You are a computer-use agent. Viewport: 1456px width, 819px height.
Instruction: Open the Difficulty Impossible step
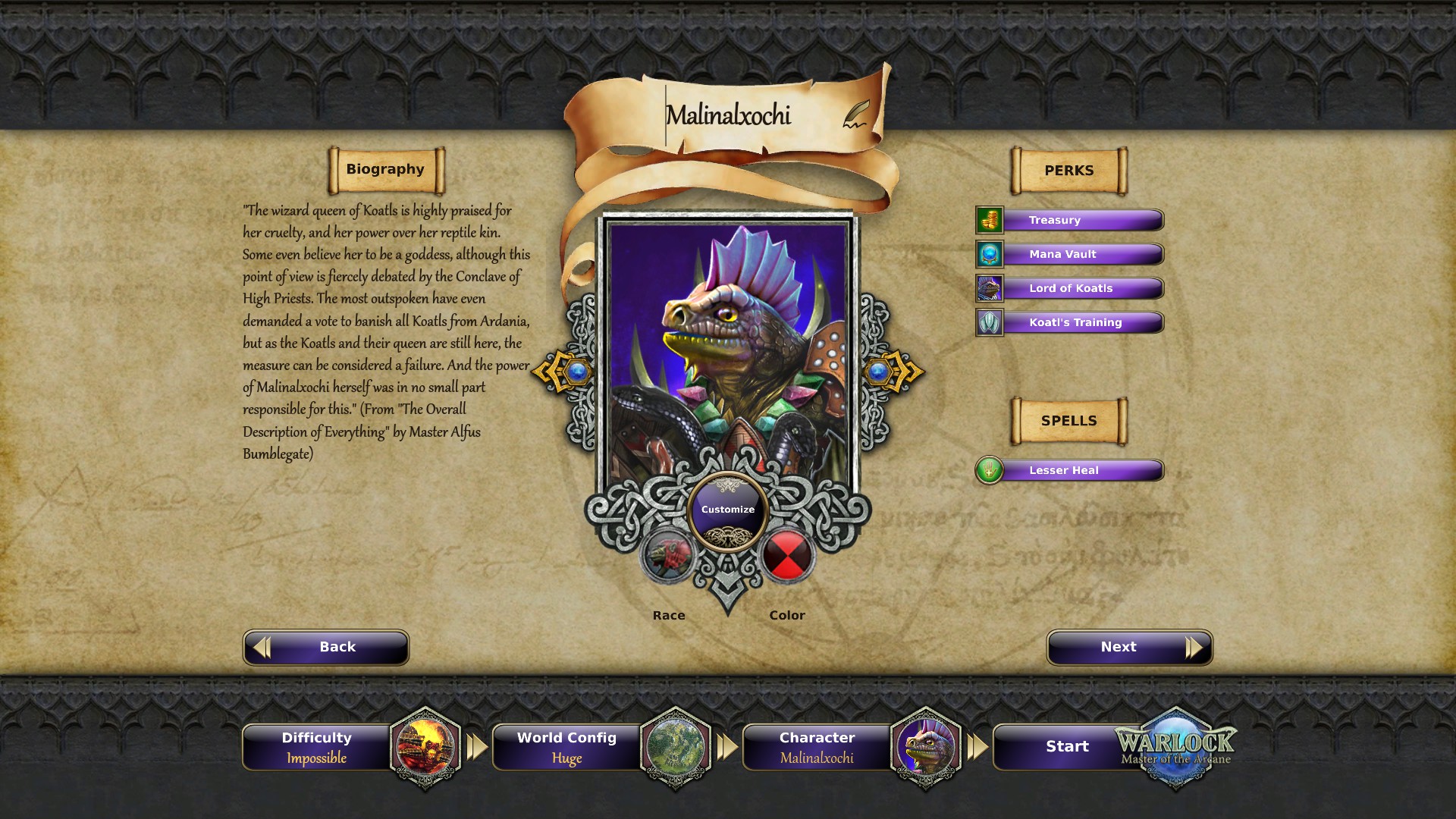(x=317, y=747)
